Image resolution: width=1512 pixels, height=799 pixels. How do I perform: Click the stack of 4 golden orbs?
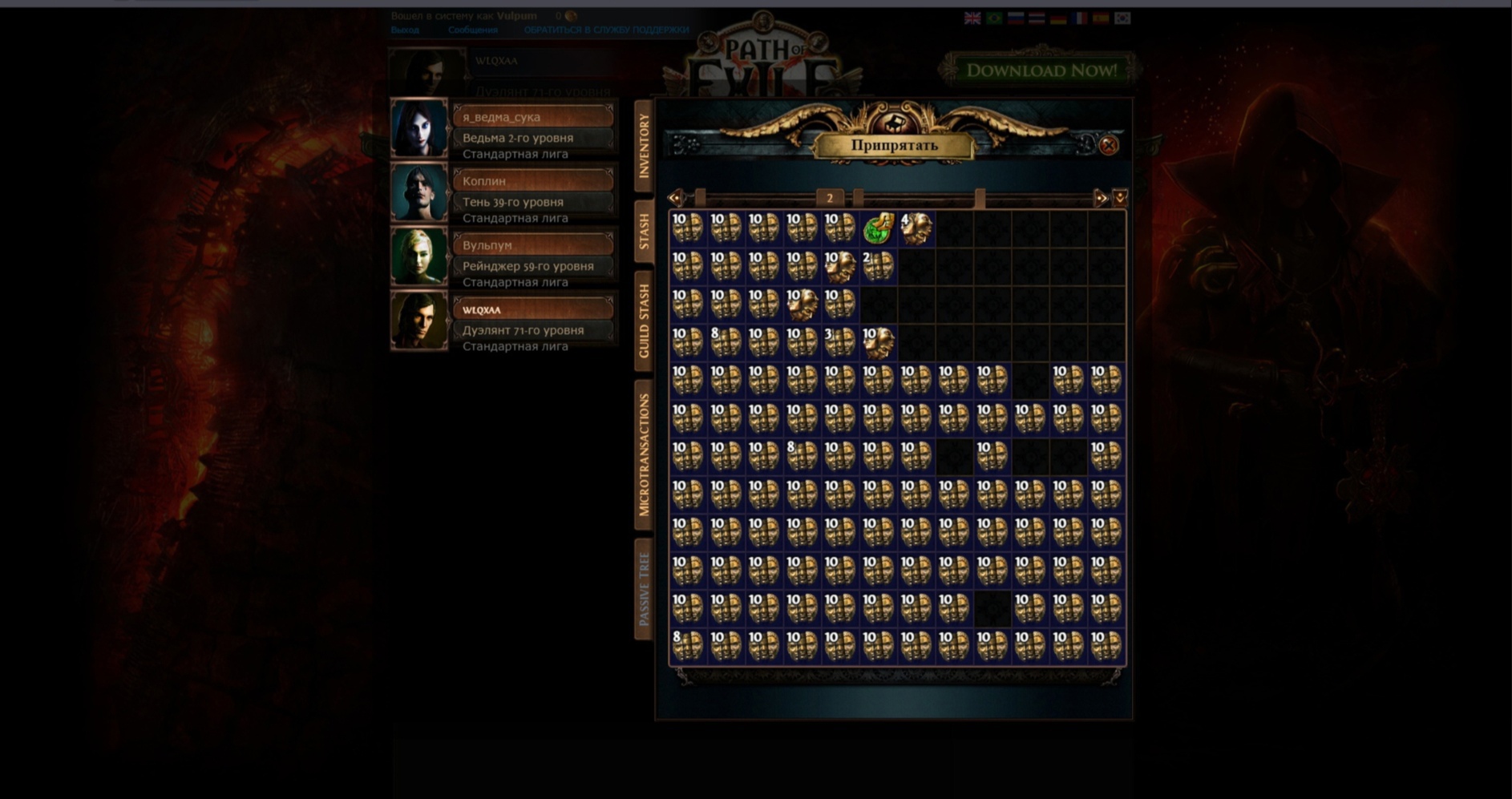click(918, 228)
